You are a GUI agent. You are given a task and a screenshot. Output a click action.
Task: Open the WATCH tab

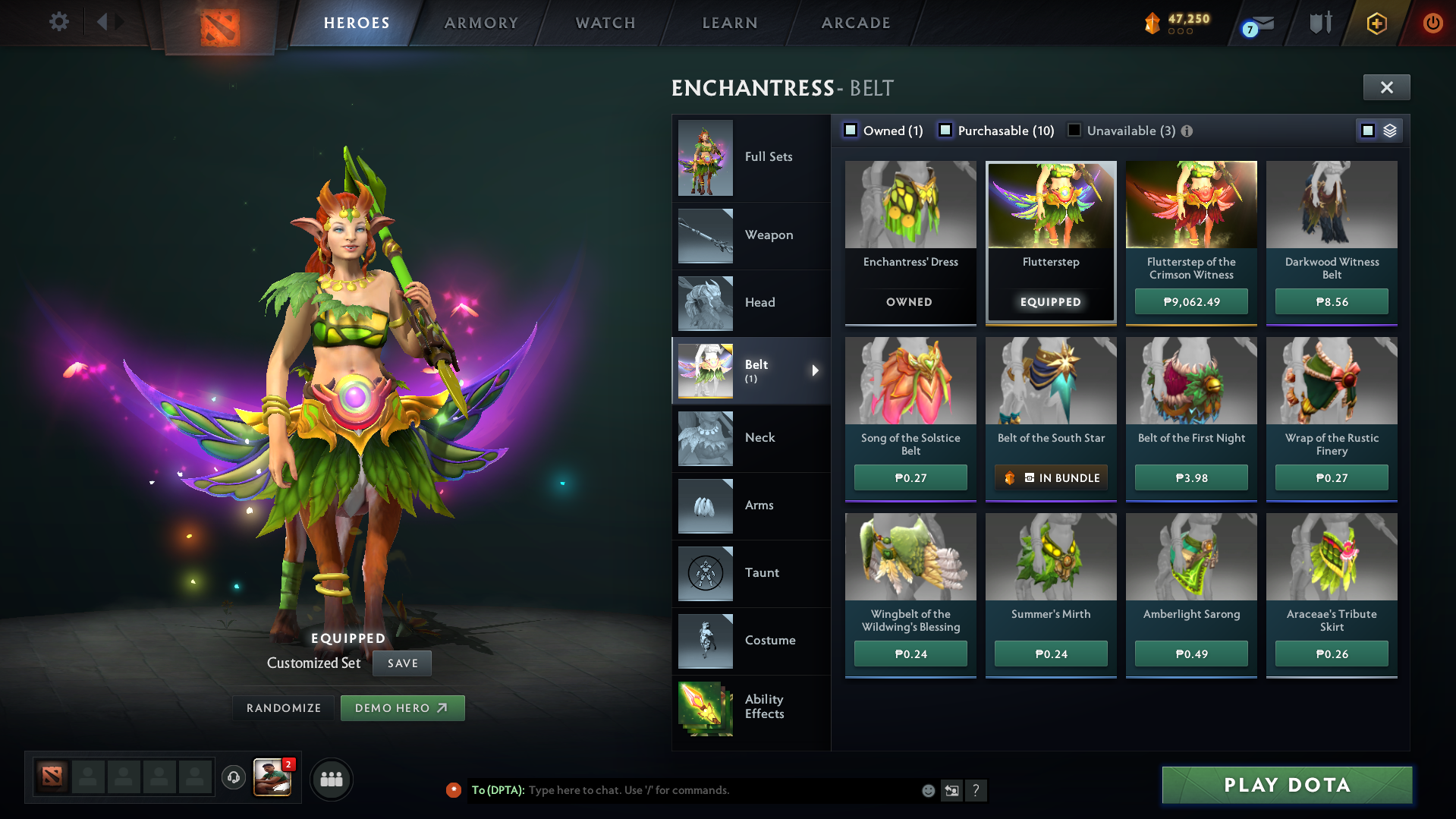605,23
